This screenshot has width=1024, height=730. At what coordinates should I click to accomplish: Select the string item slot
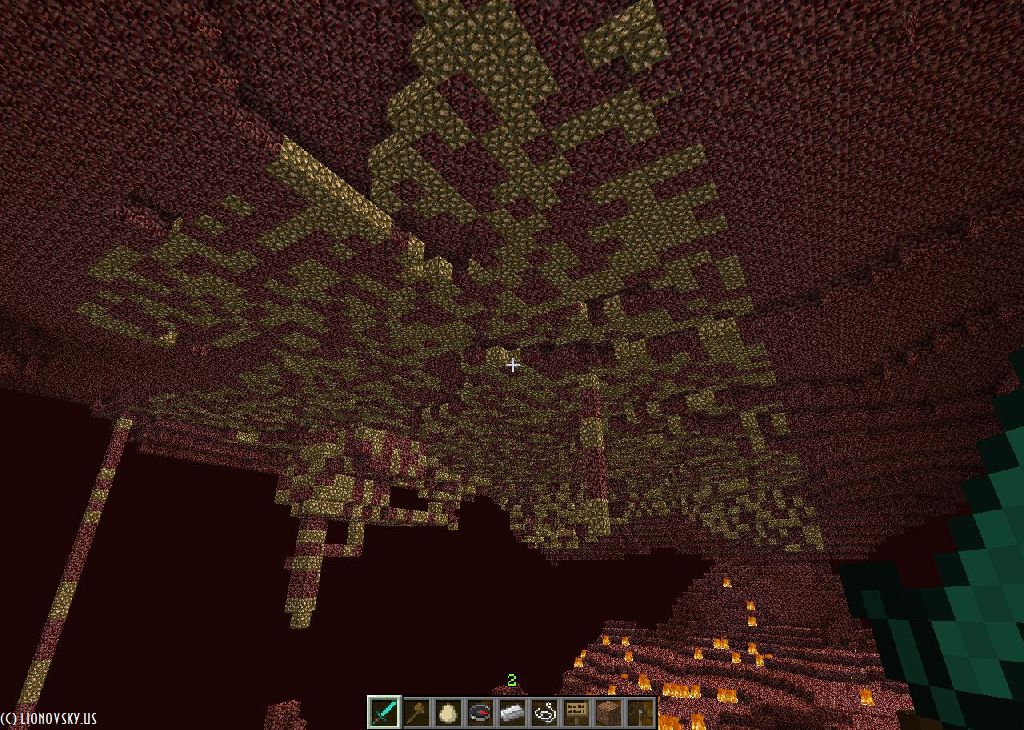(x=544, y=712)
